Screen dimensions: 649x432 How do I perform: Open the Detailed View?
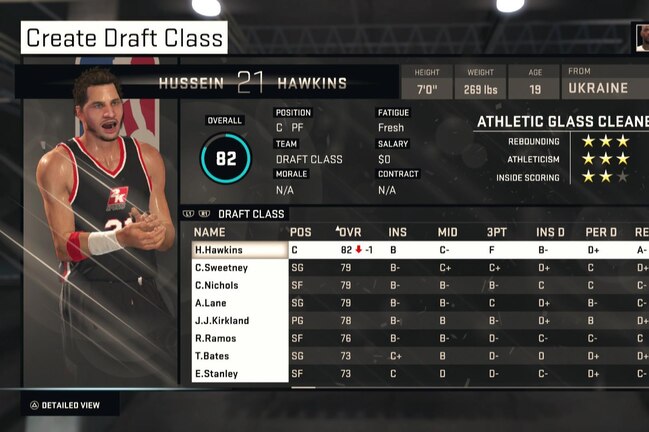pyautogui.click(x=64, y=405)
